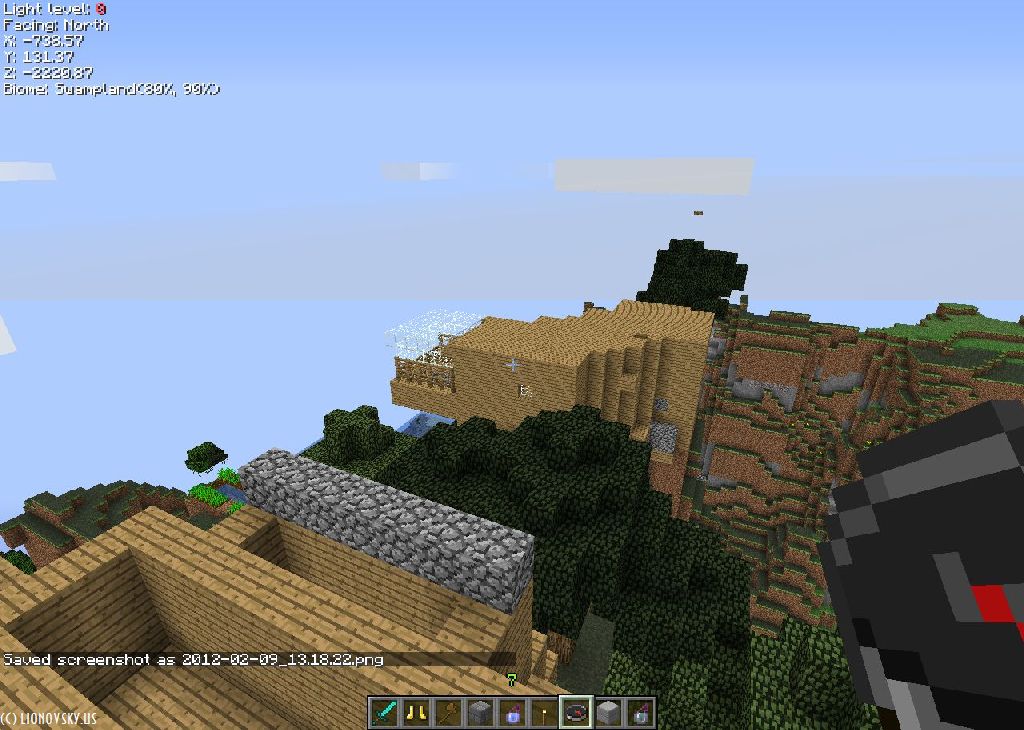Equip the wooden shovel from the hotbar
Viewport: 1024px width, 730px height.
click(449, 713)
